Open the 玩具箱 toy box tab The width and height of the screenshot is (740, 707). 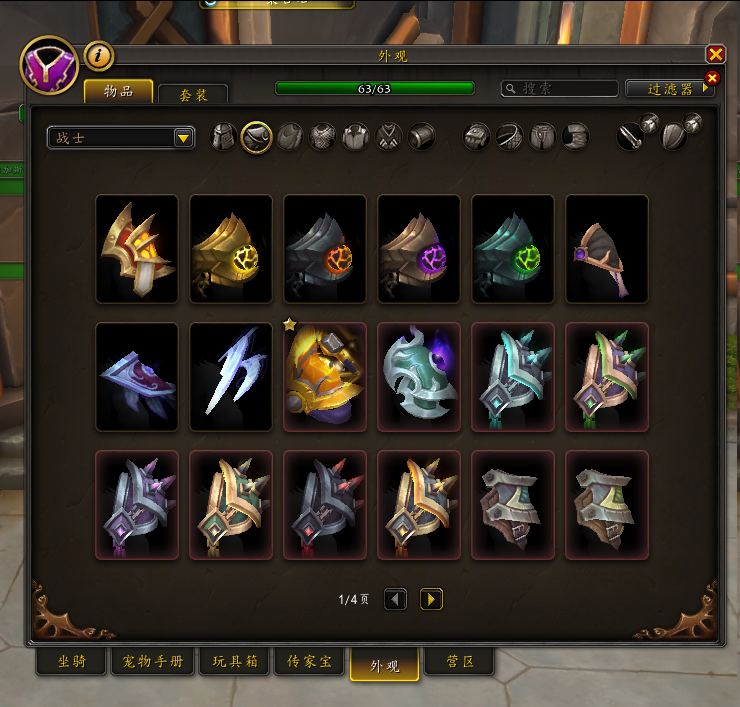234,662
